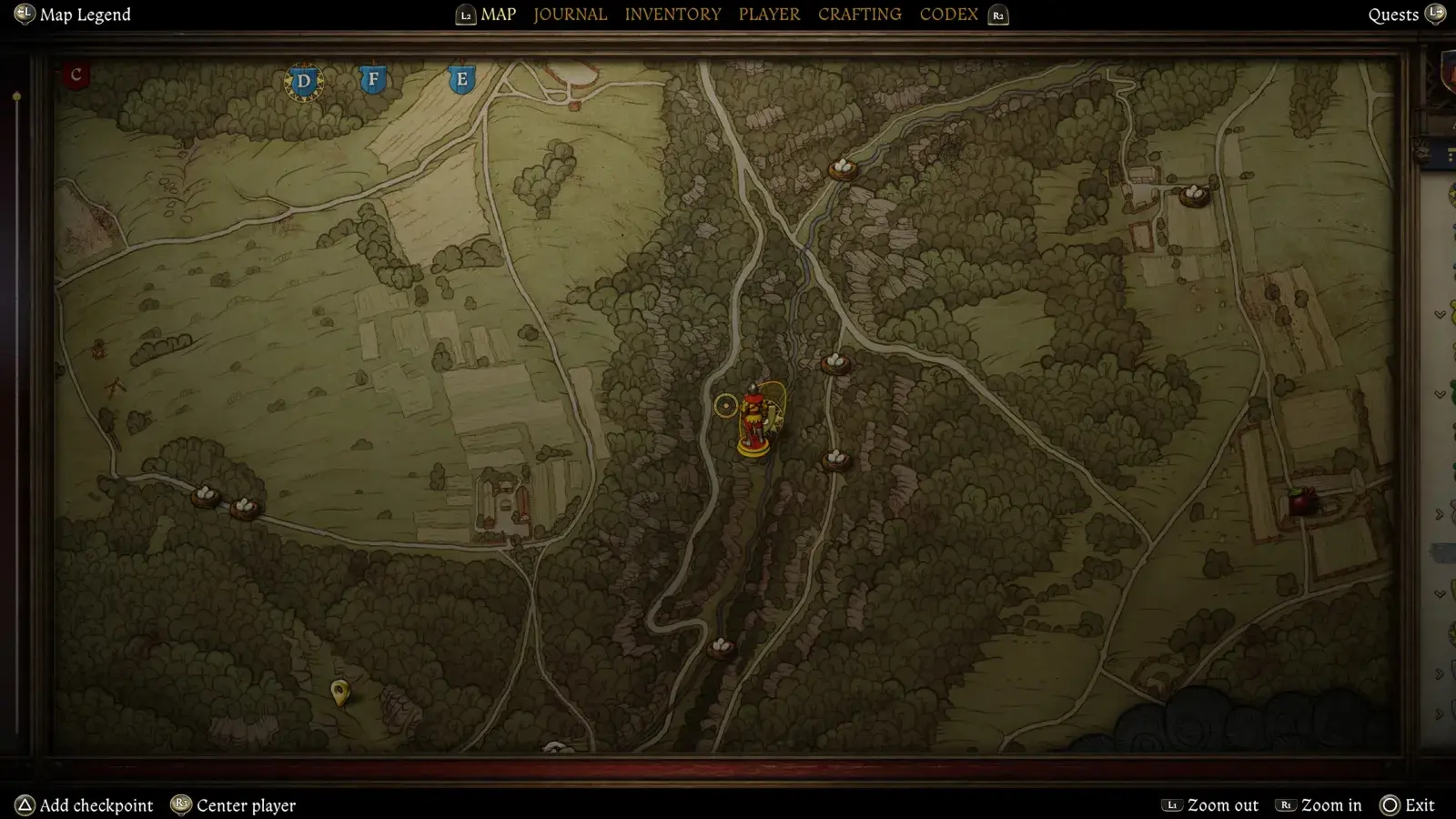Click the blue E shield marker
The height and width of the screenshot is (819, 1456).
coord(461,79)
